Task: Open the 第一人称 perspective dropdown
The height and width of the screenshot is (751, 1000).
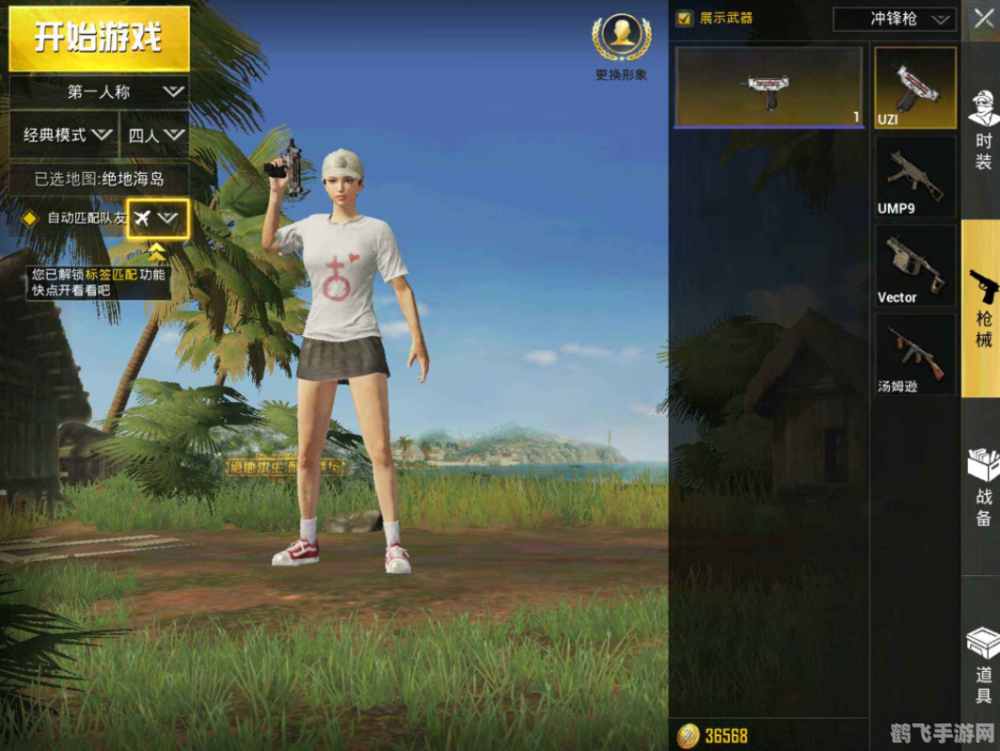Action: pos(99,91)
